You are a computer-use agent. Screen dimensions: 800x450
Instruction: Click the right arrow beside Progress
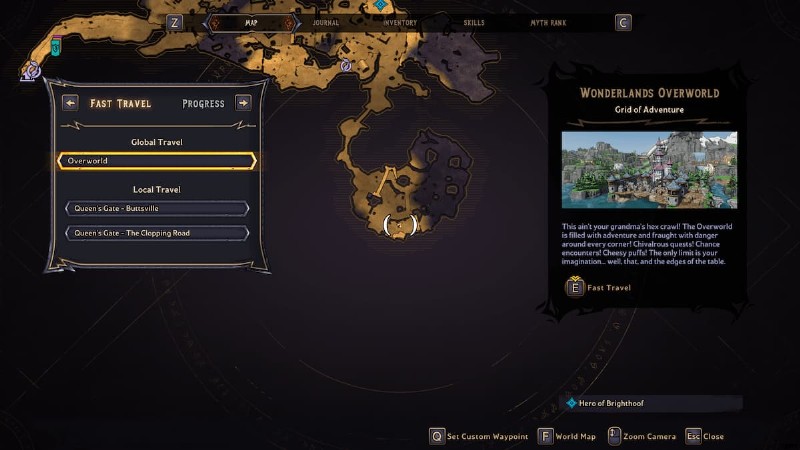click(243, 103)
